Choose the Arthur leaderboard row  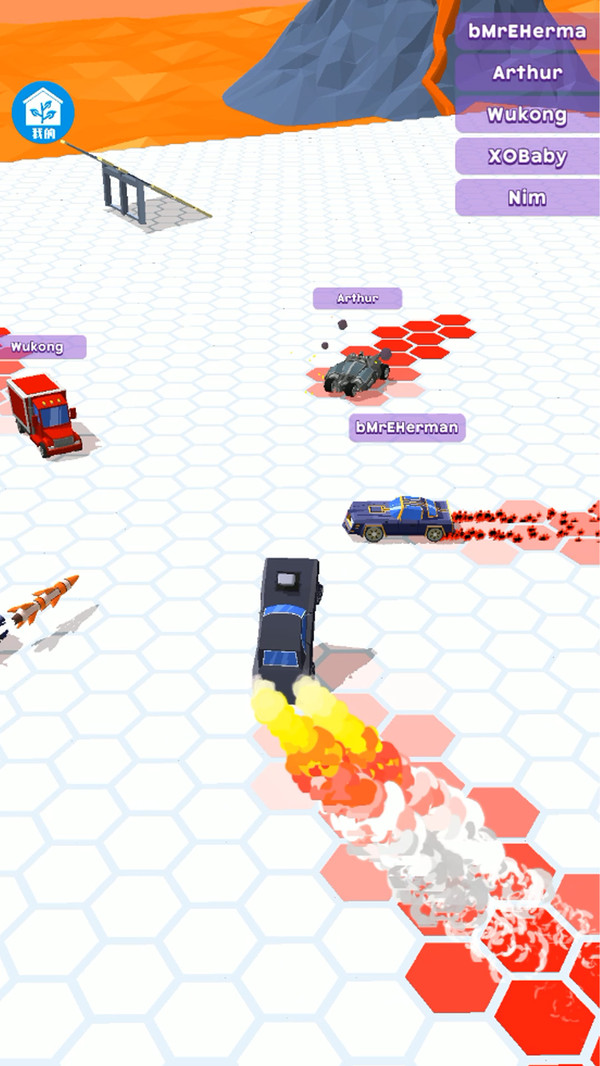pos(527,72)
